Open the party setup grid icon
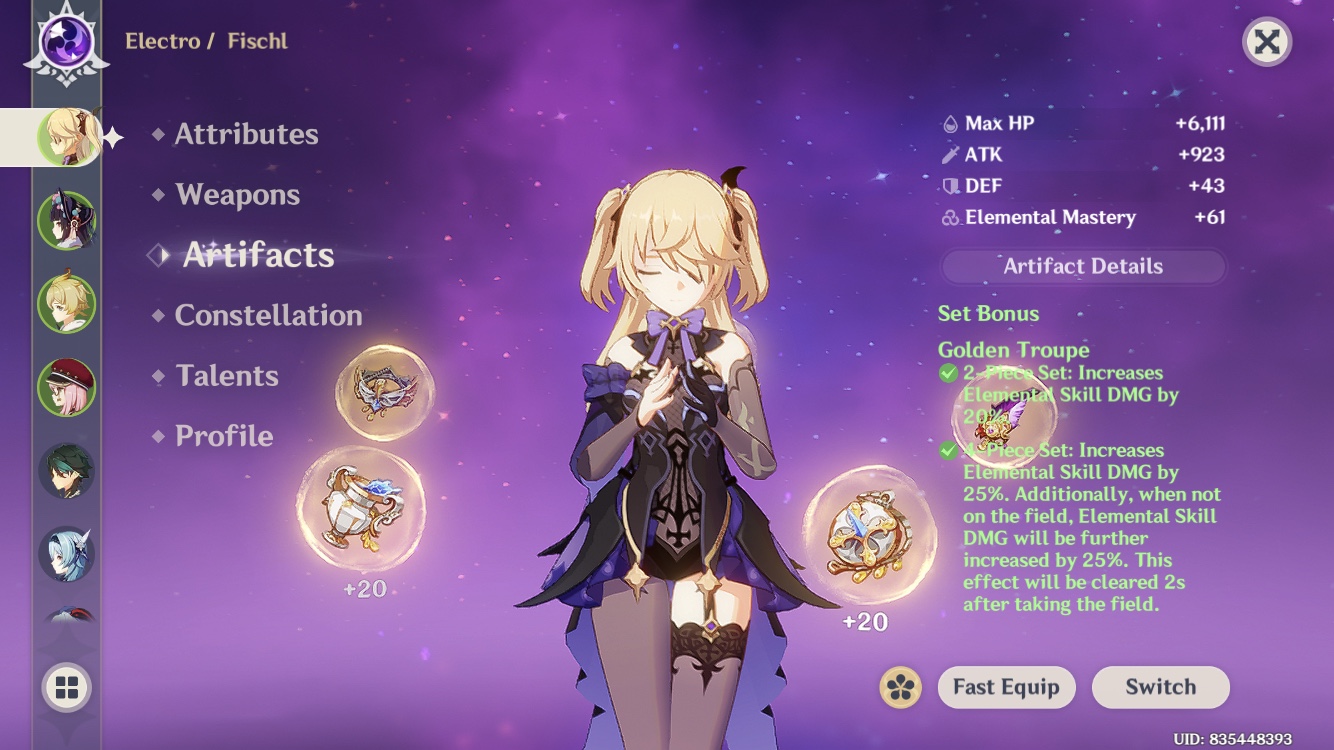1334x750 pixels. click(66, 686)
